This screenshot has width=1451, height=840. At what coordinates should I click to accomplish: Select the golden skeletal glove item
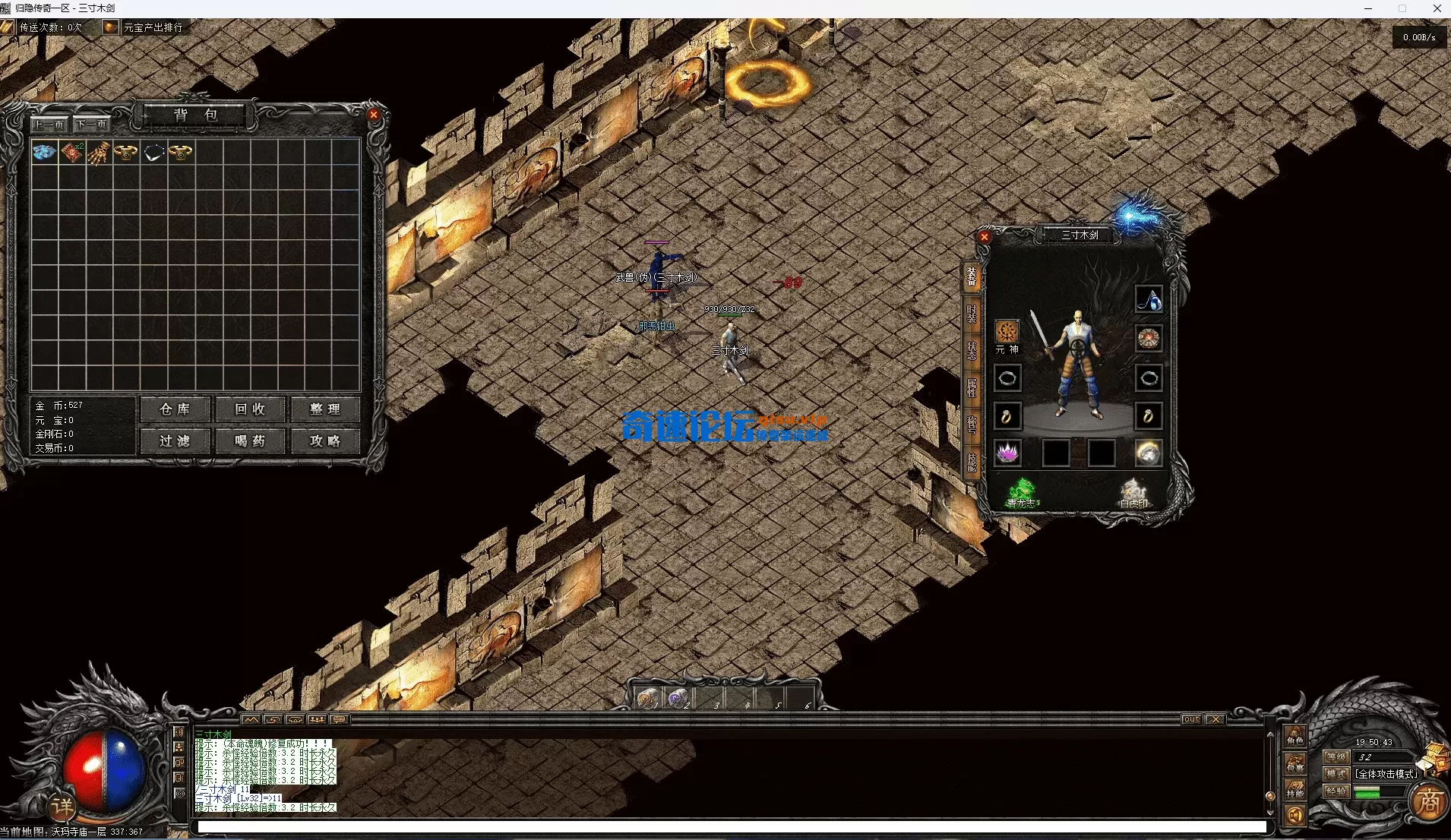coord(99,153)
